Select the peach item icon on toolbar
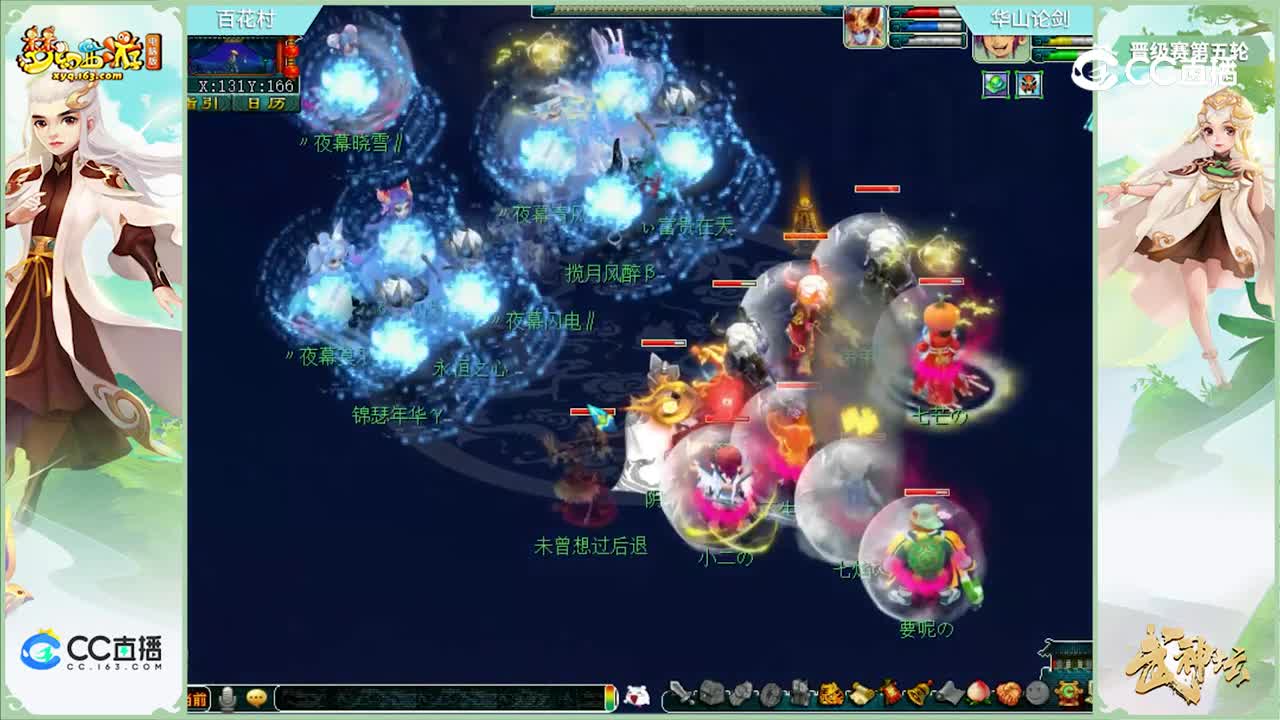Viewport: 1280px width, 720px height. coord(976,693)
